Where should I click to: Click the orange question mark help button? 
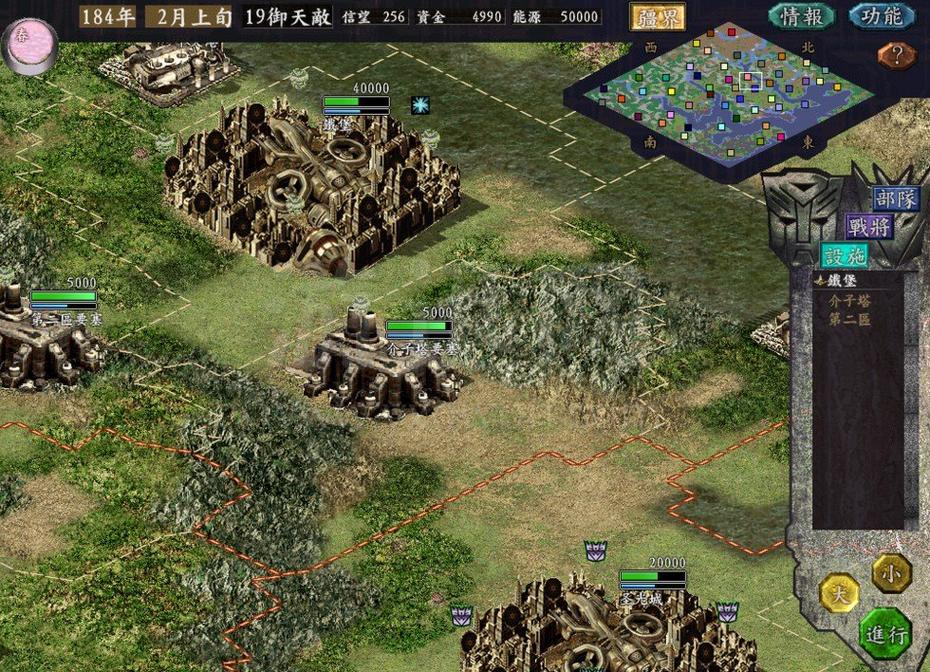pos(896,55)
